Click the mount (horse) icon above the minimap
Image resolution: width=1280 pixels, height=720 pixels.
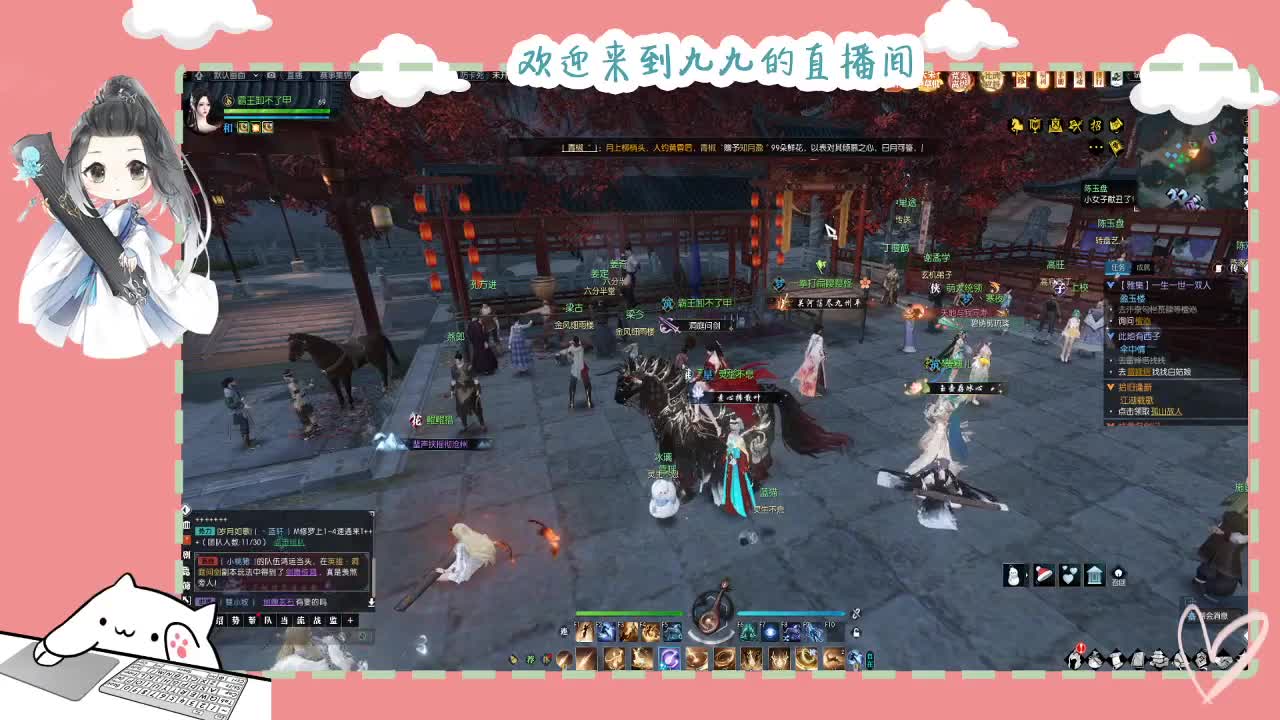tap(1016, 124)
